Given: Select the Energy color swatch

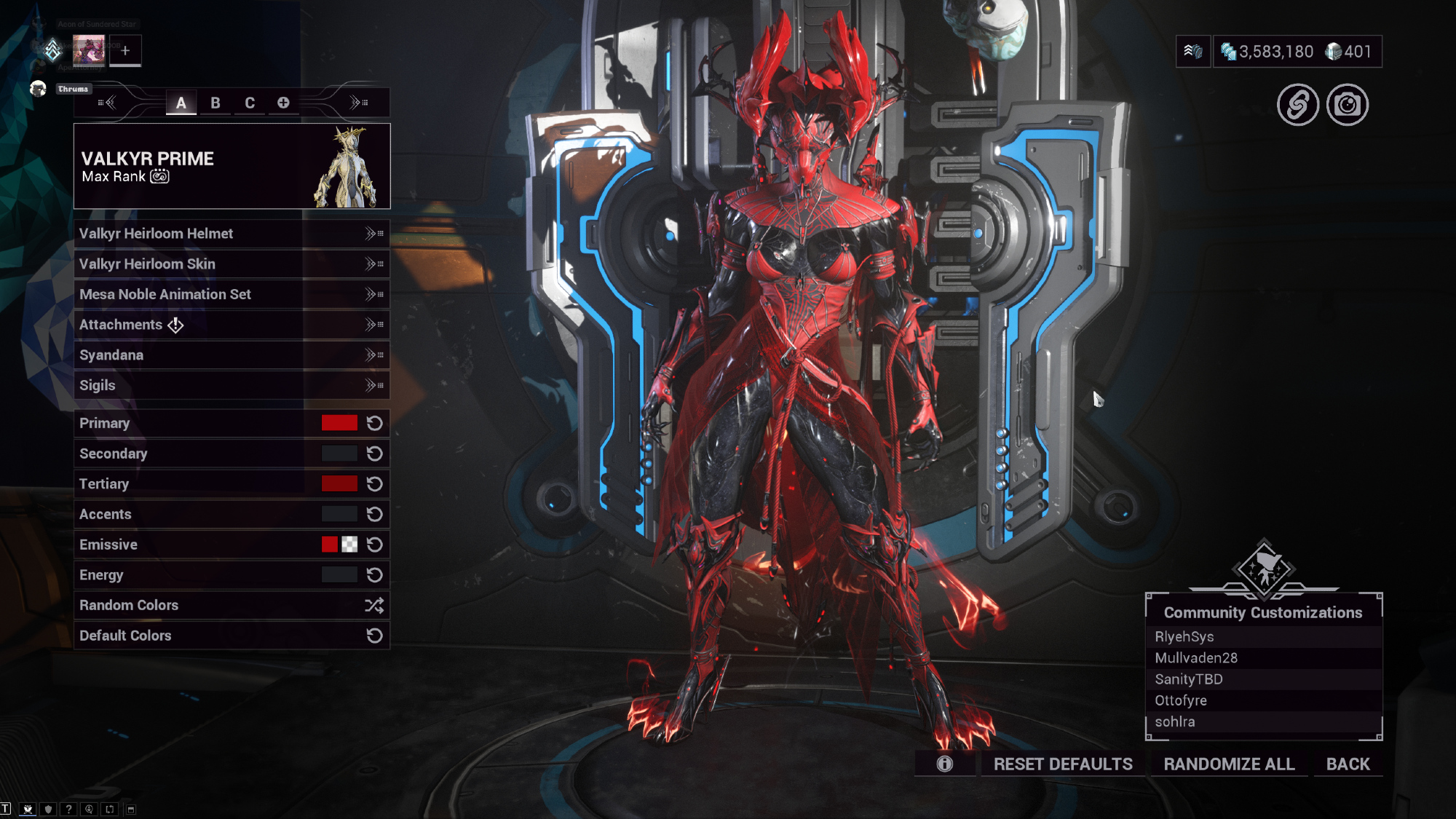Looking at the screenshot, I should tap(339, 575).
